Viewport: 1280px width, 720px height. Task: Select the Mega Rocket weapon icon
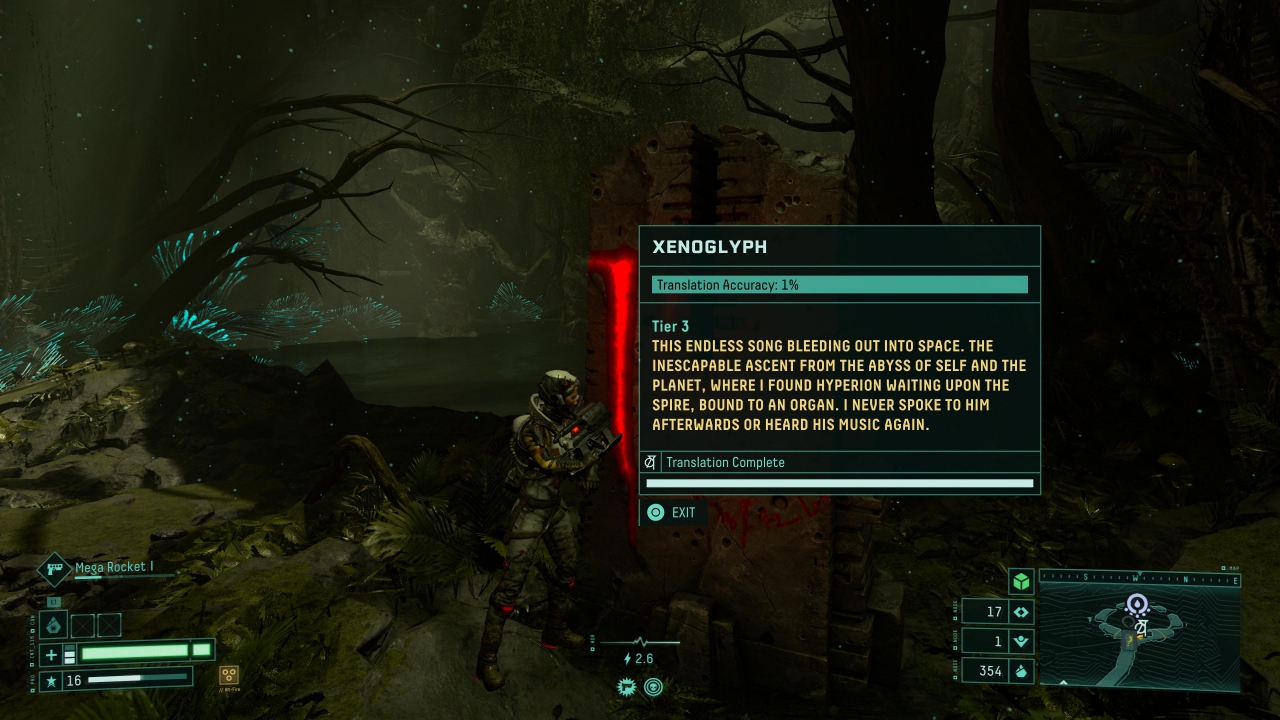coord(54,569)
